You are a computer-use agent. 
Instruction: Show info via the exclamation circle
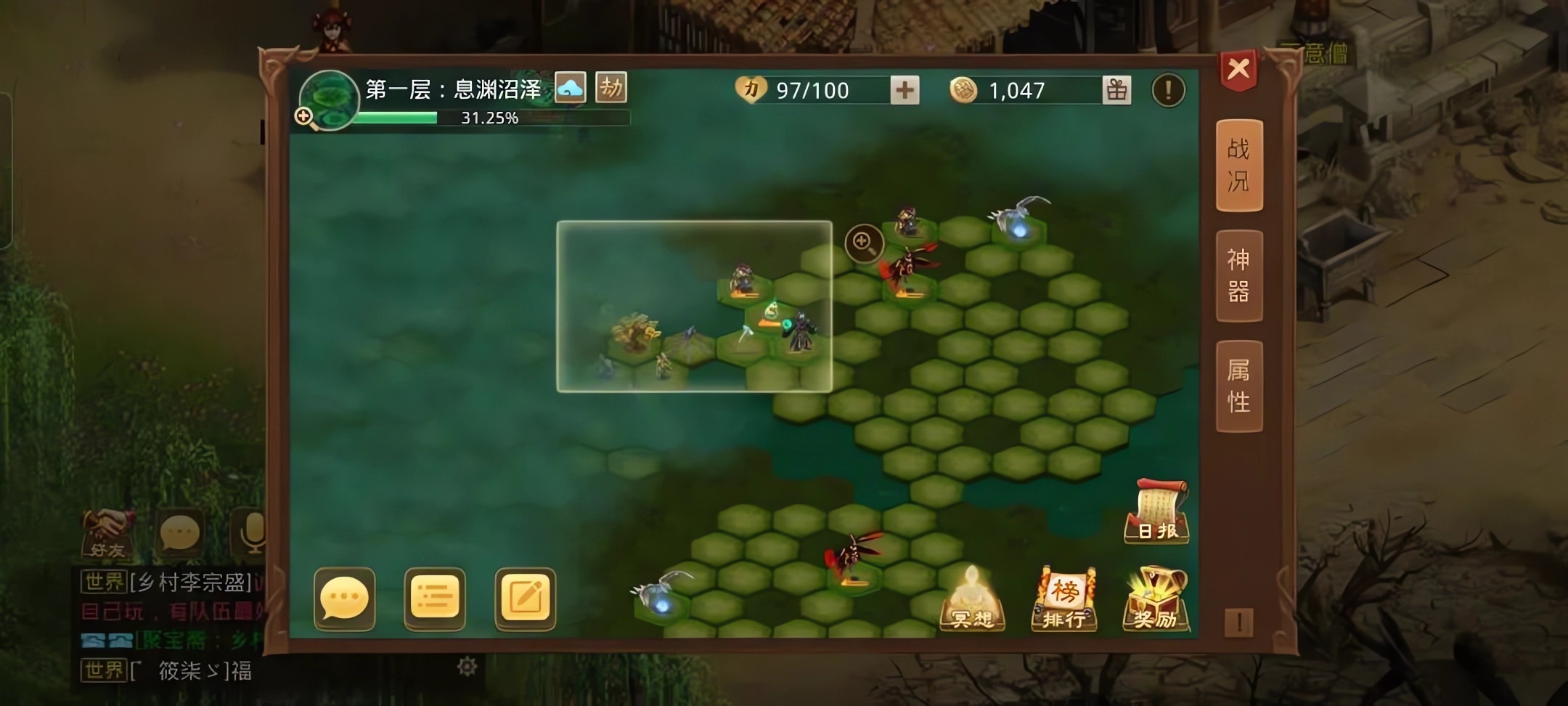pyautogui.click(x=1168, y=91)
